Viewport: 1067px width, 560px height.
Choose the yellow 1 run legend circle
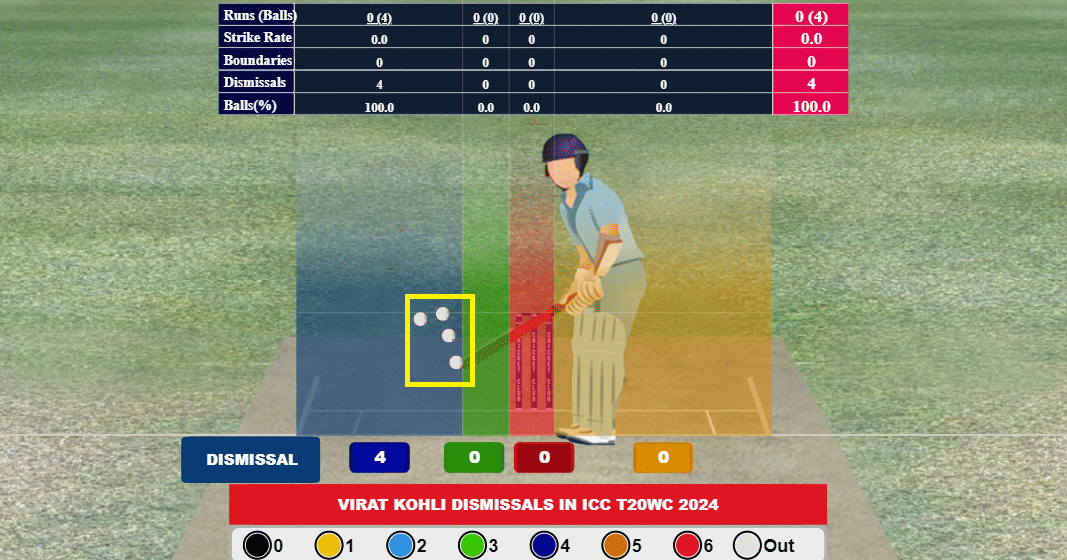[x=329, y=545]
